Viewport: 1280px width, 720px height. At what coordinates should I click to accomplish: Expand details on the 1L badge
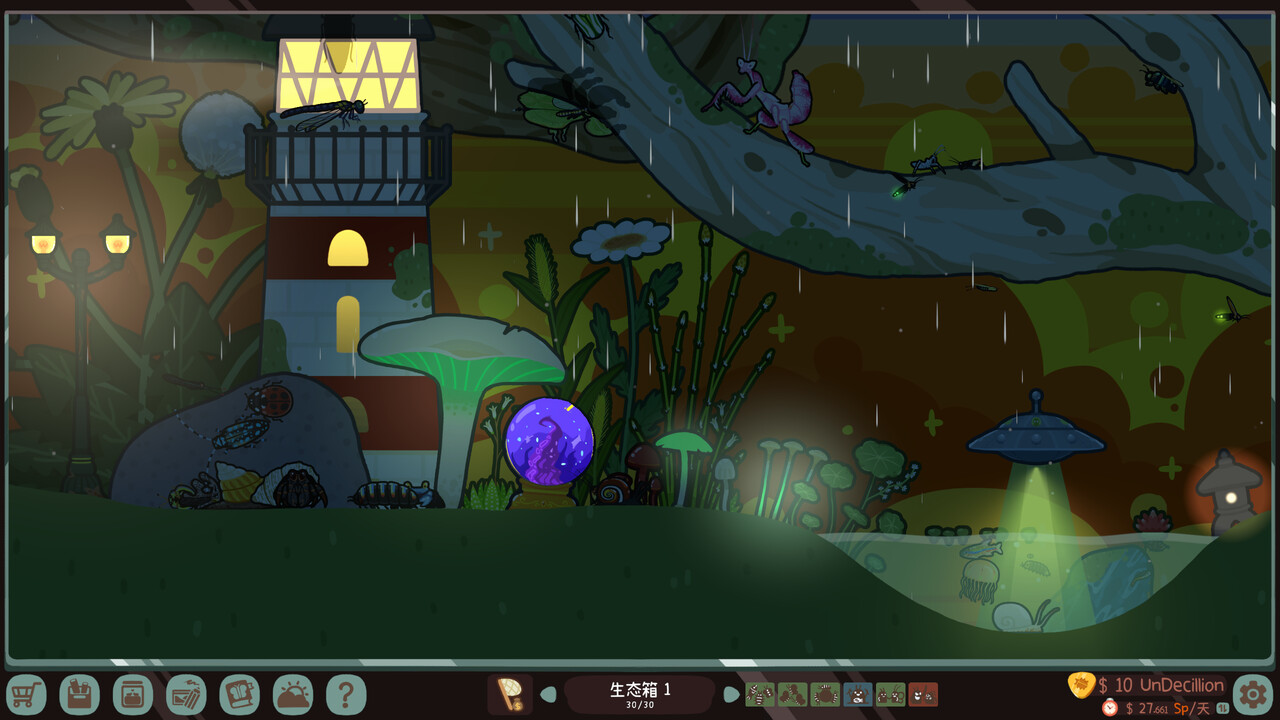click(x=1224, y=708)
